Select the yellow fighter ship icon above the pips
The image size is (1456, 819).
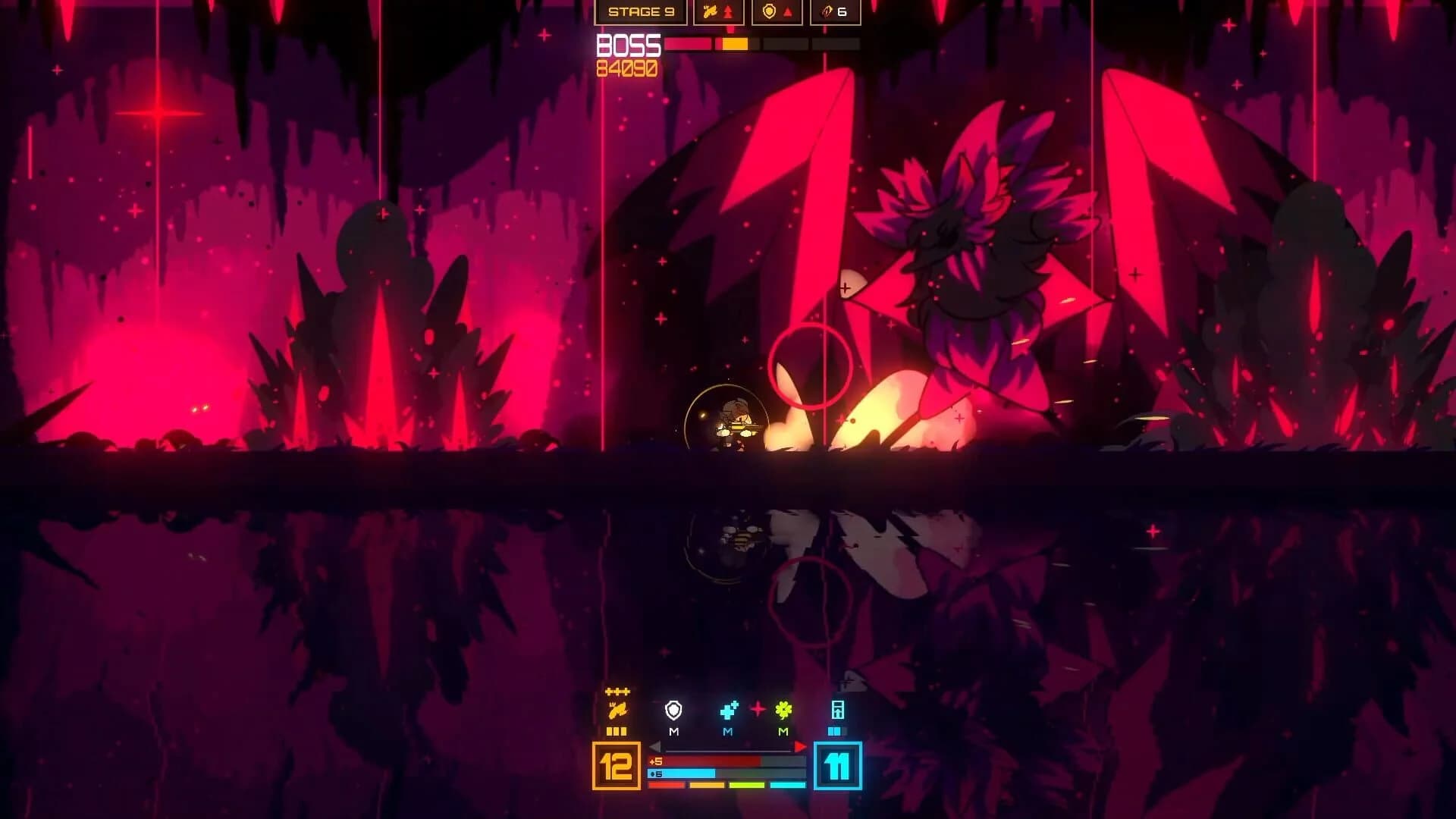coord(619,710)
